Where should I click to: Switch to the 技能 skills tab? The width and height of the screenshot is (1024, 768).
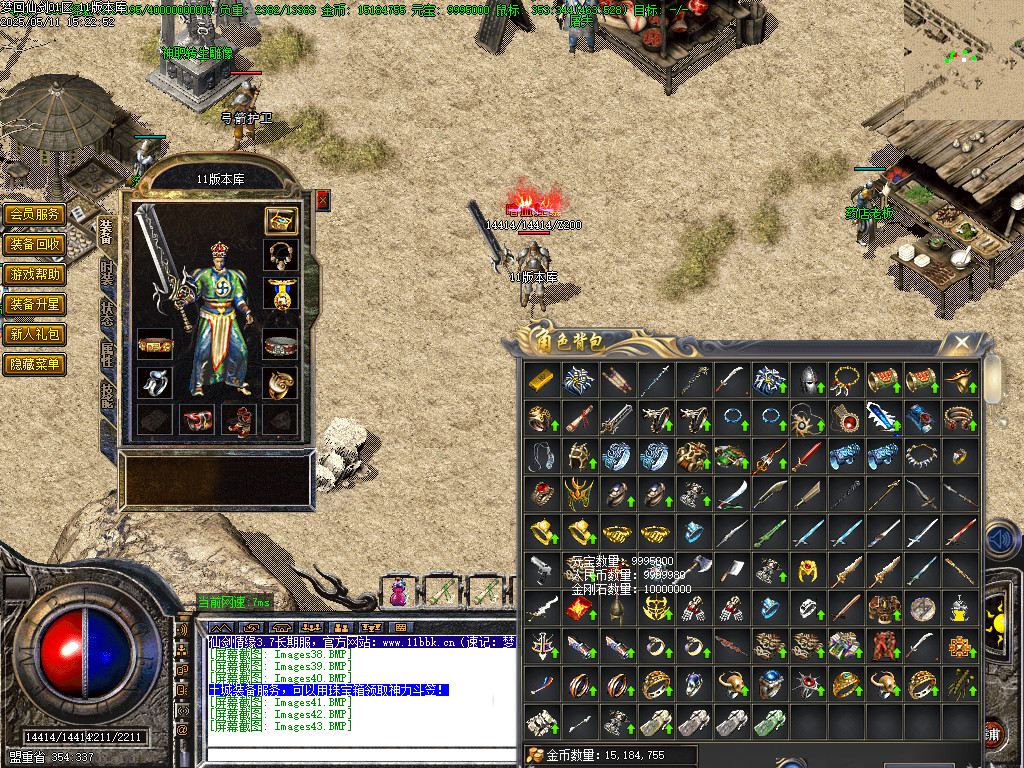tap(107, 393)
